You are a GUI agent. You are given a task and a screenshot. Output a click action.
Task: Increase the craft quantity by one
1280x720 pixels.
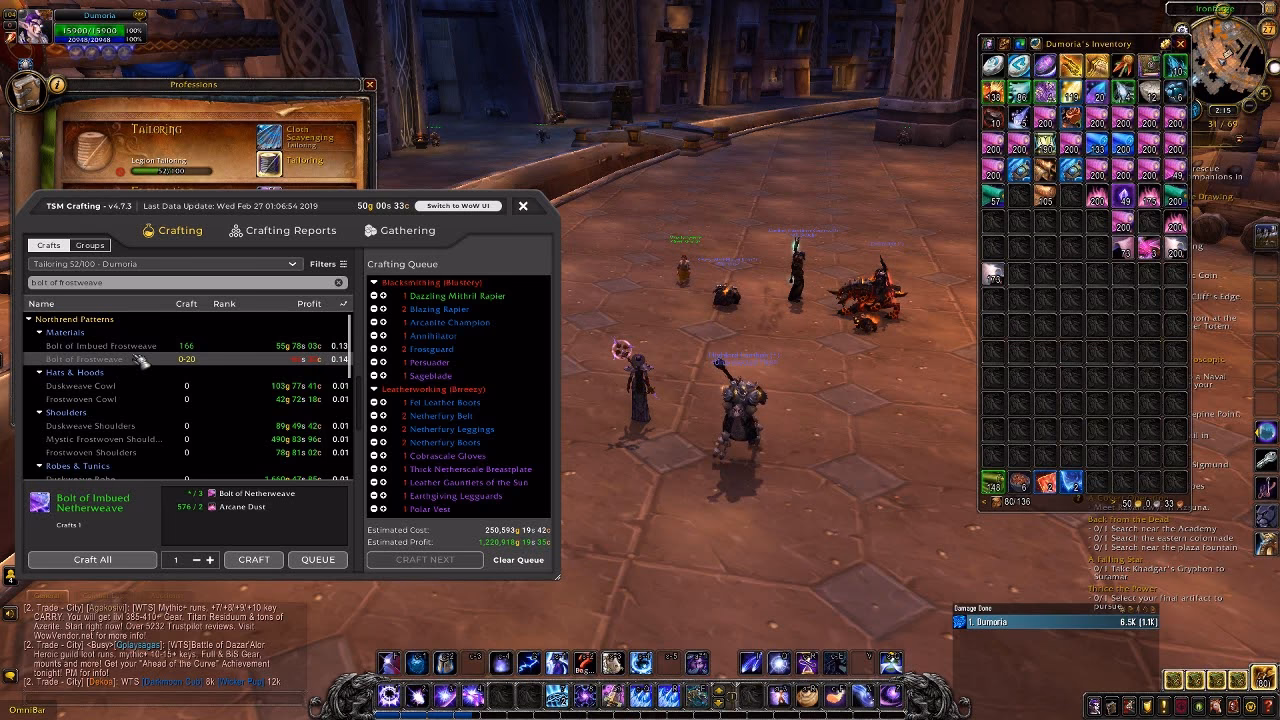coord(210,560)
